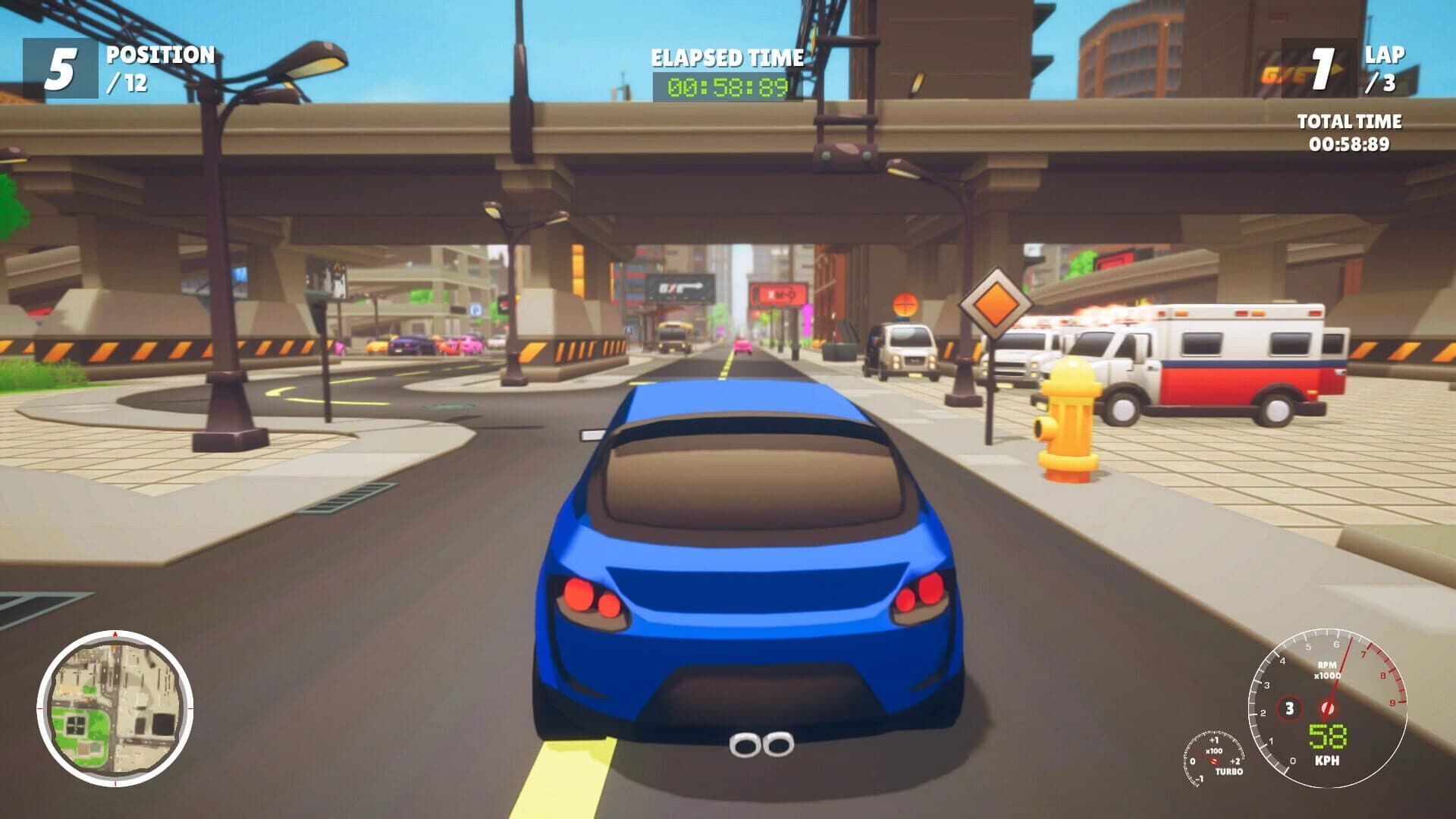Click the Total Time display in corner
Screen dimensions: 1456x819
[x=1350, y=130]
